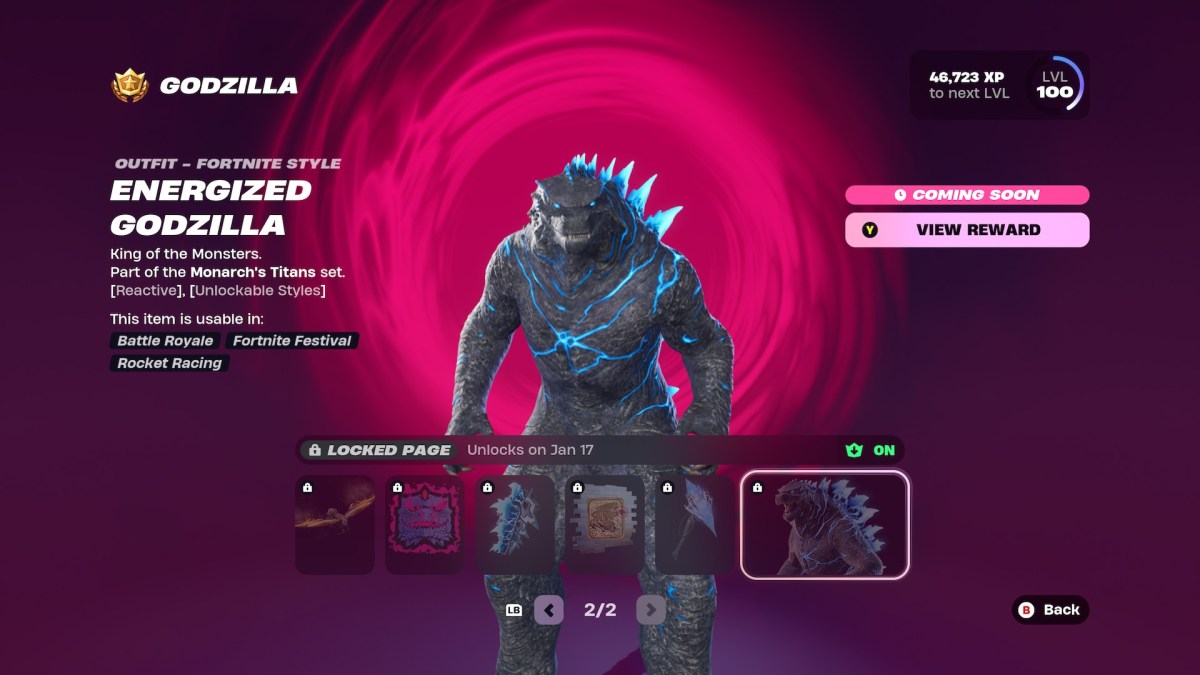Screen dimensions: 1200x675
Task: Select the Energized Godzilla outfit tile
Action: (x=824, y=525)
